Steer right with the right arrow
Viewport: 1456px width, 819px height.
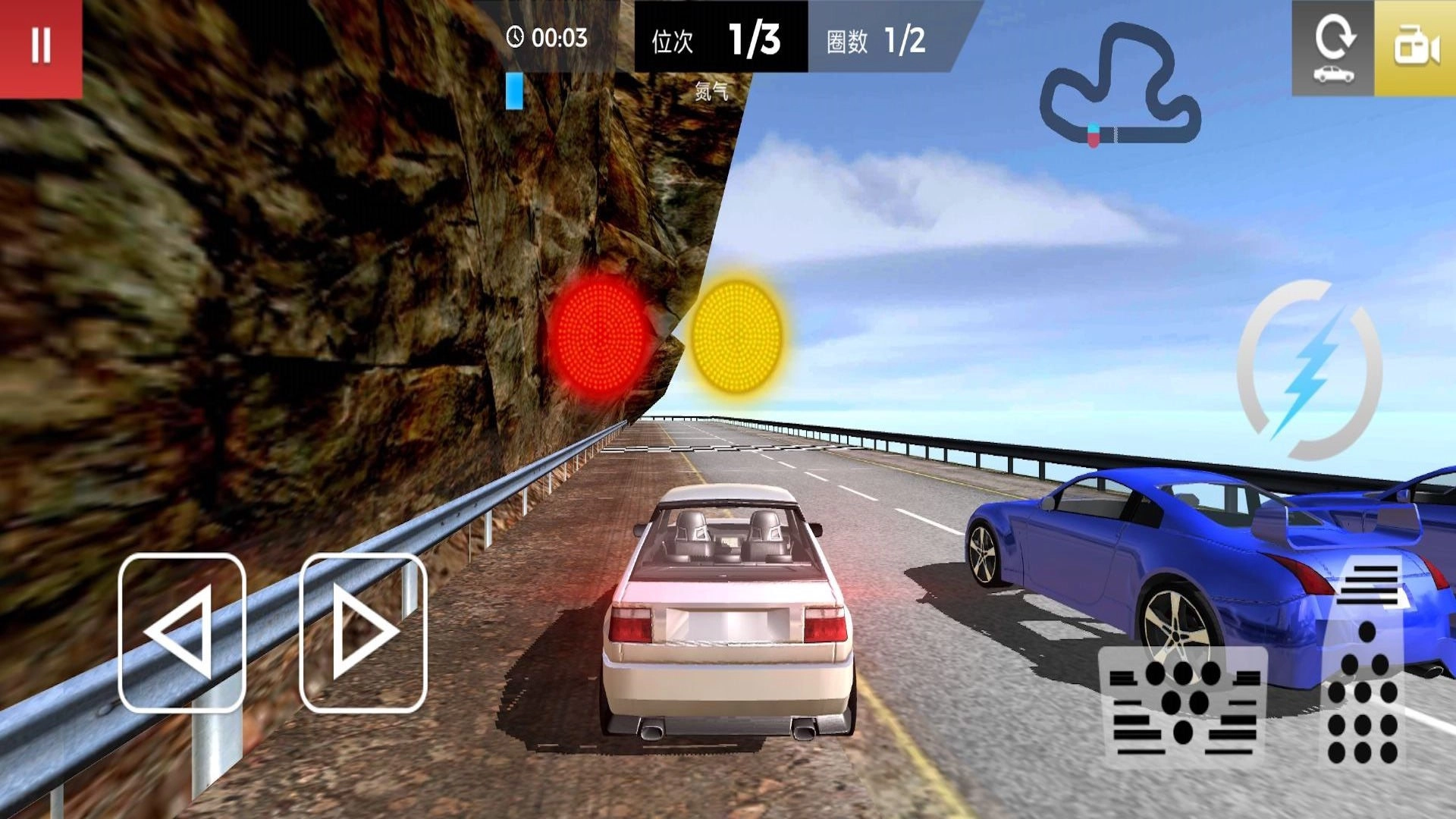click(363, 632)
